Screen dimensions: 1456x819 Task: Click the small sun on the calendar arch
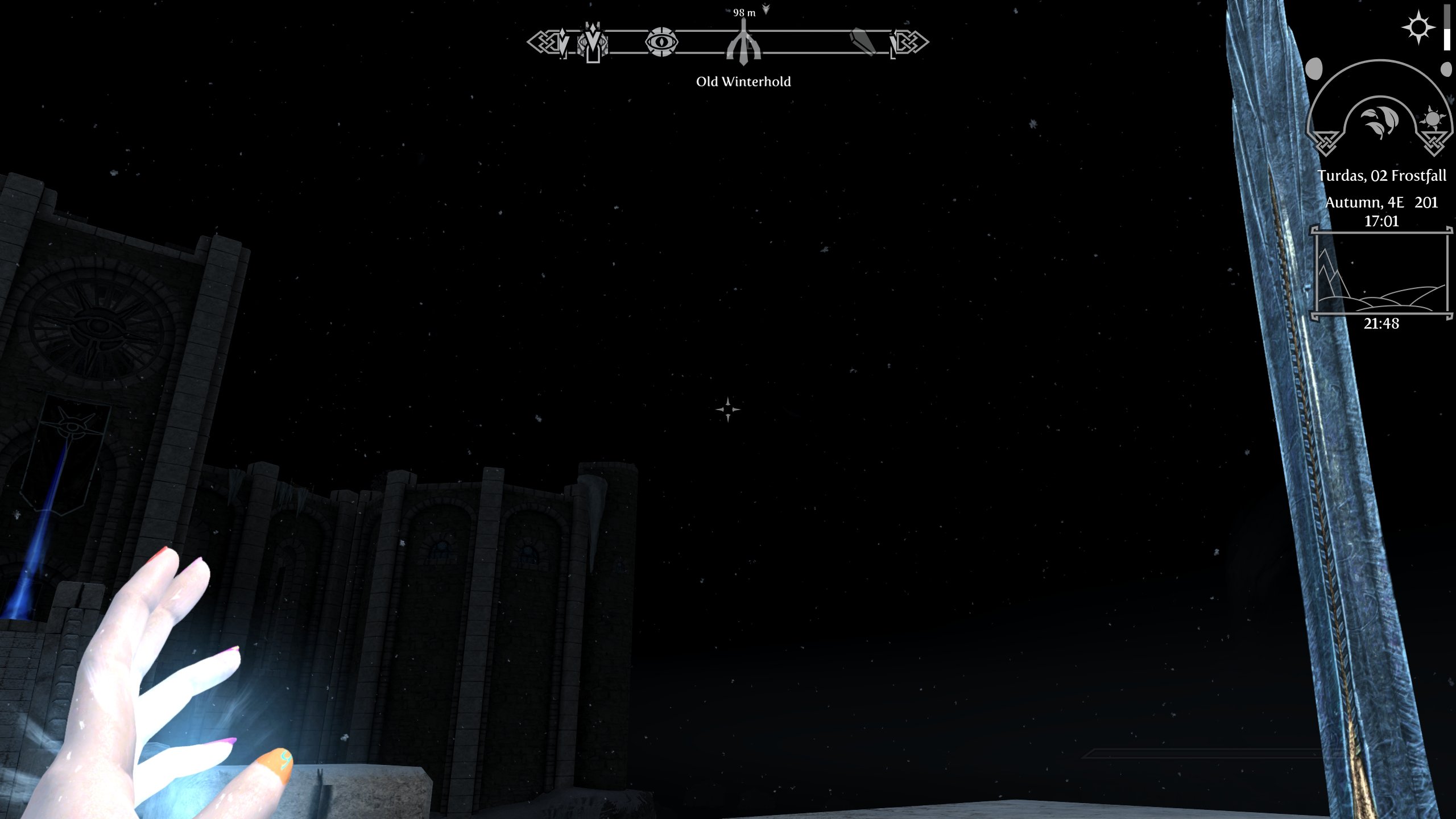click(x=1432, y=120)
